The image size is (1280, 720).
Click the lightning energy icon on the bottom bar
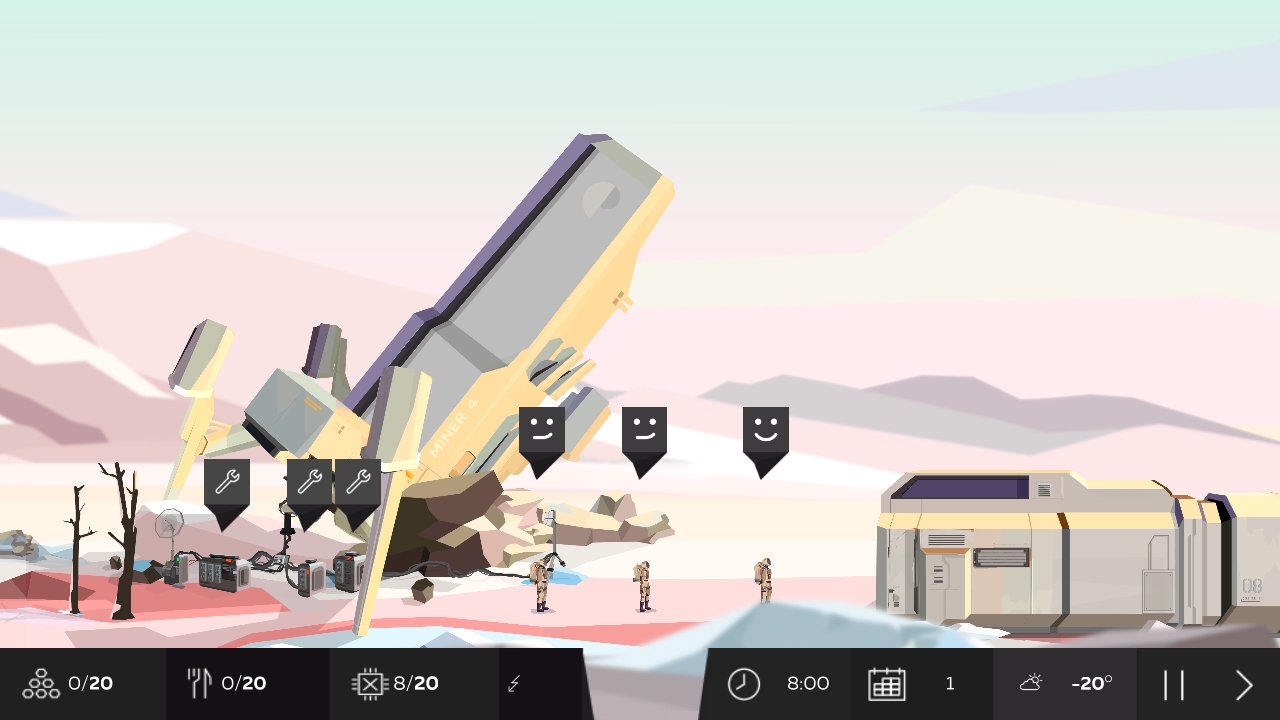(x=513, y=683)
